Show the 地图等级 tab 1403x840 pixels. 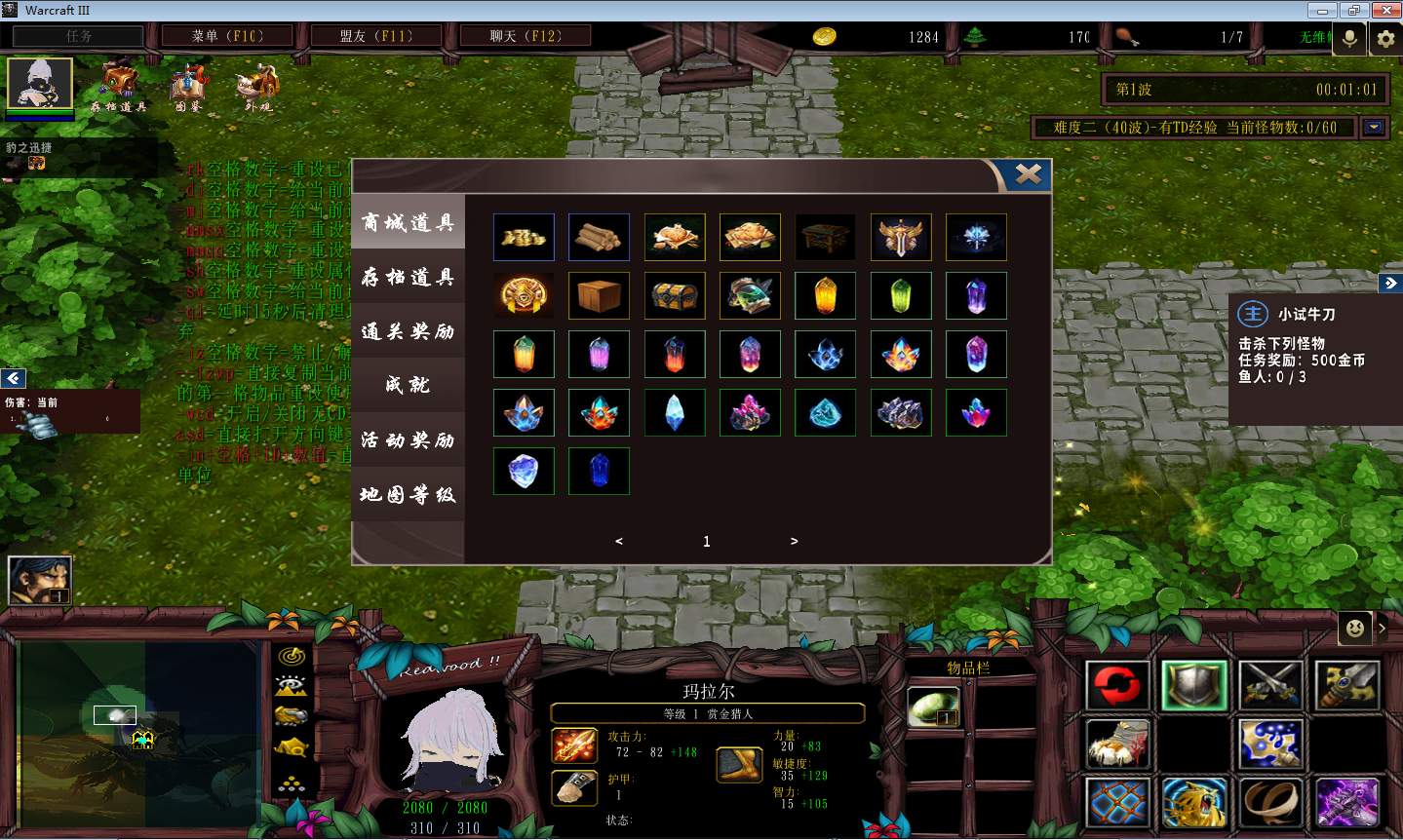click(x=408, y=495)
